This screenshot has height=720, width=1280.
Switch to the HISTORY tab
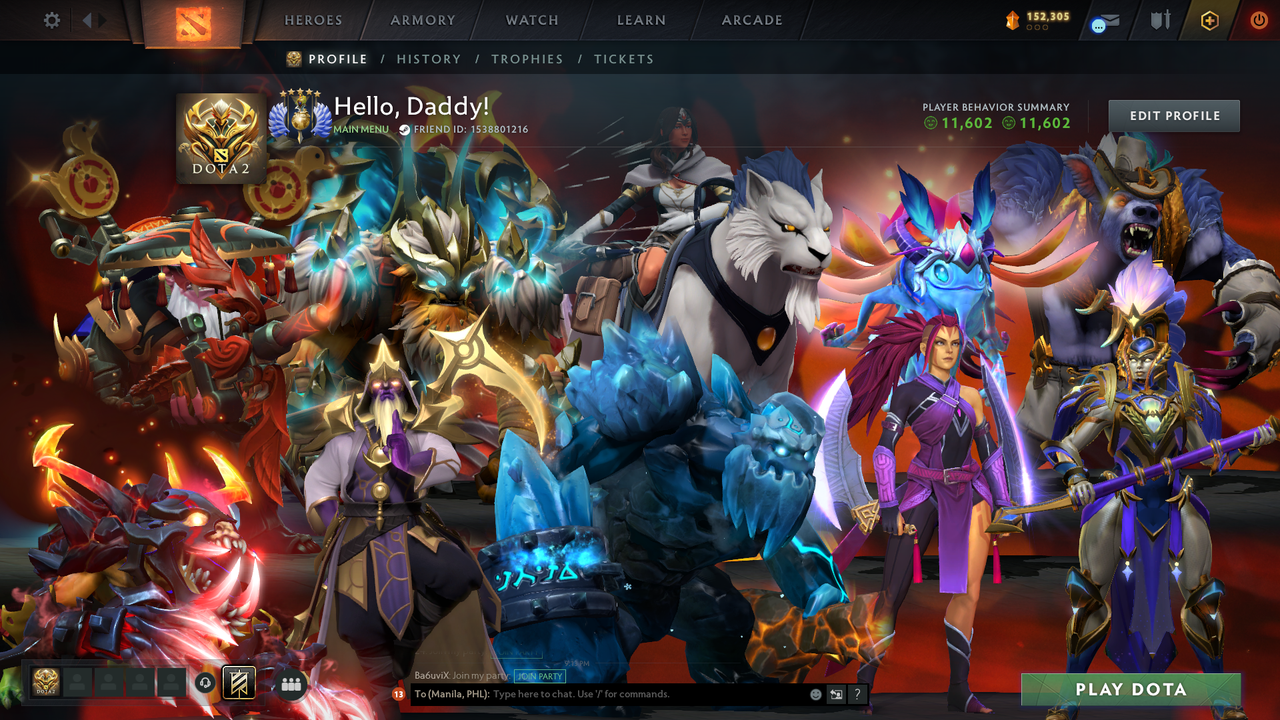click(x=429, y=59)
